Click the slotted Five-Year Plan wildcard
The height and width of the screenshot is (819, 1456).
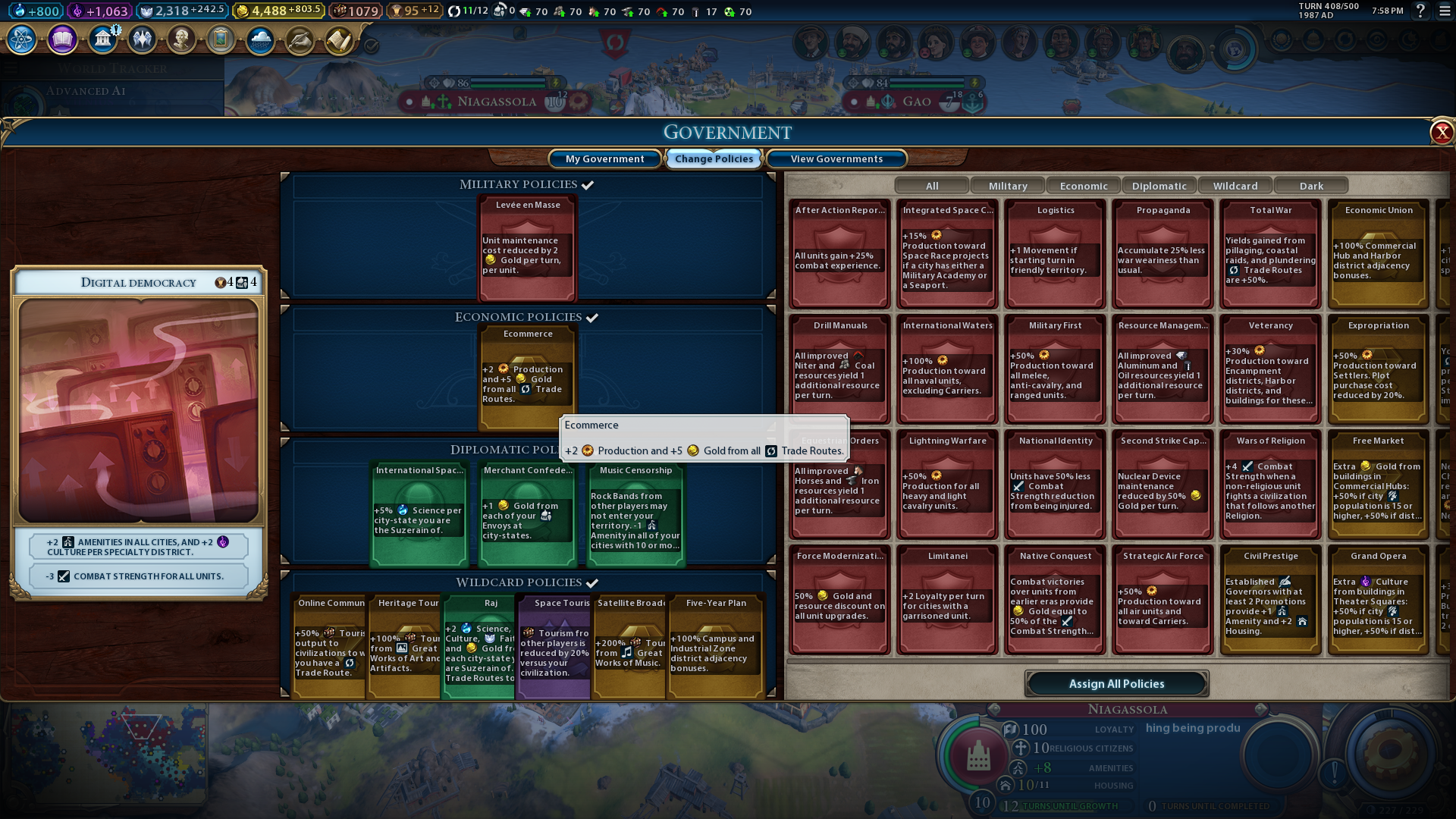point(716,646)
